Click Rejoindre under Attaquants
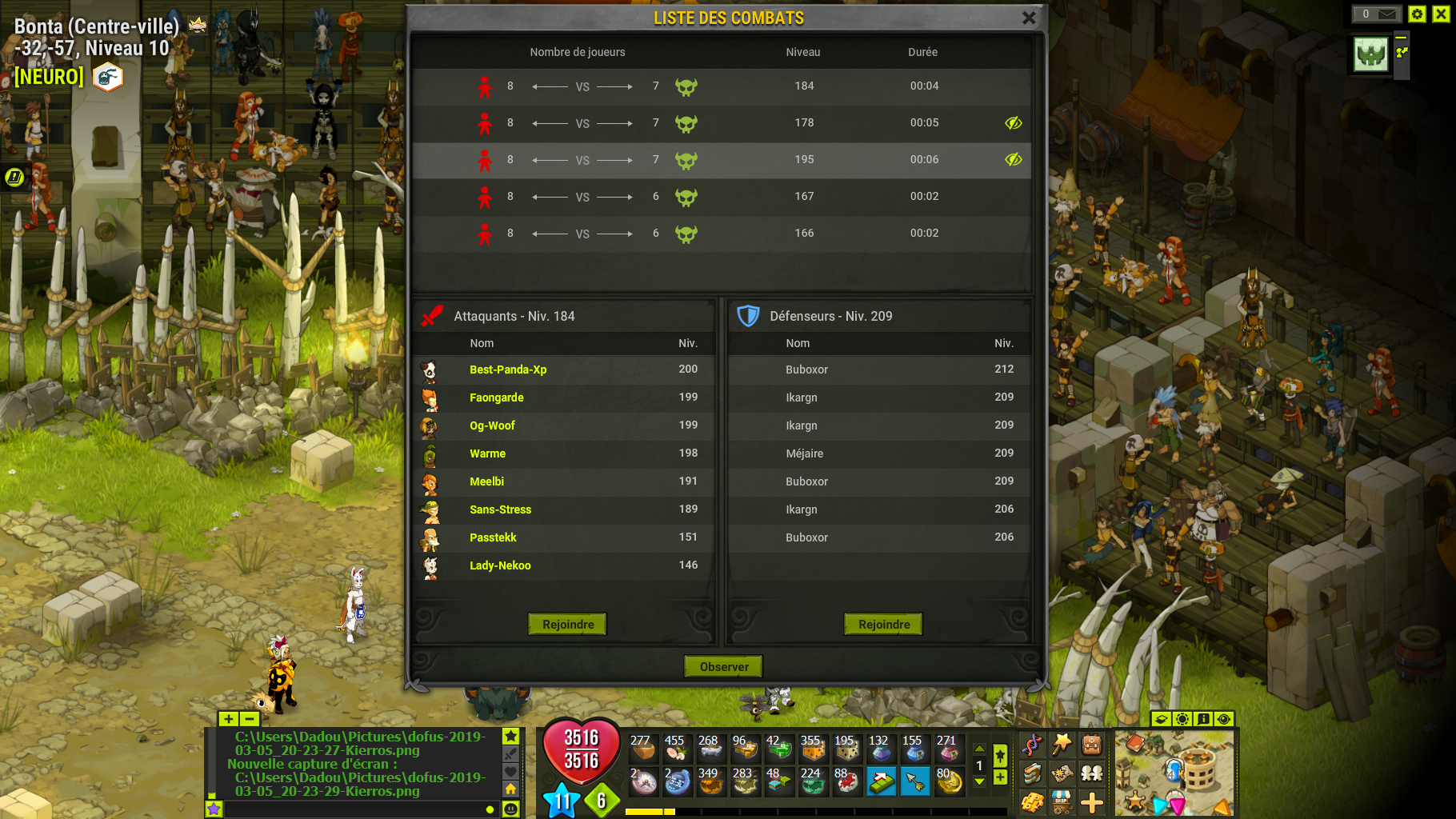The height and width of the screenshot is (819, 1456). point(566,624)
